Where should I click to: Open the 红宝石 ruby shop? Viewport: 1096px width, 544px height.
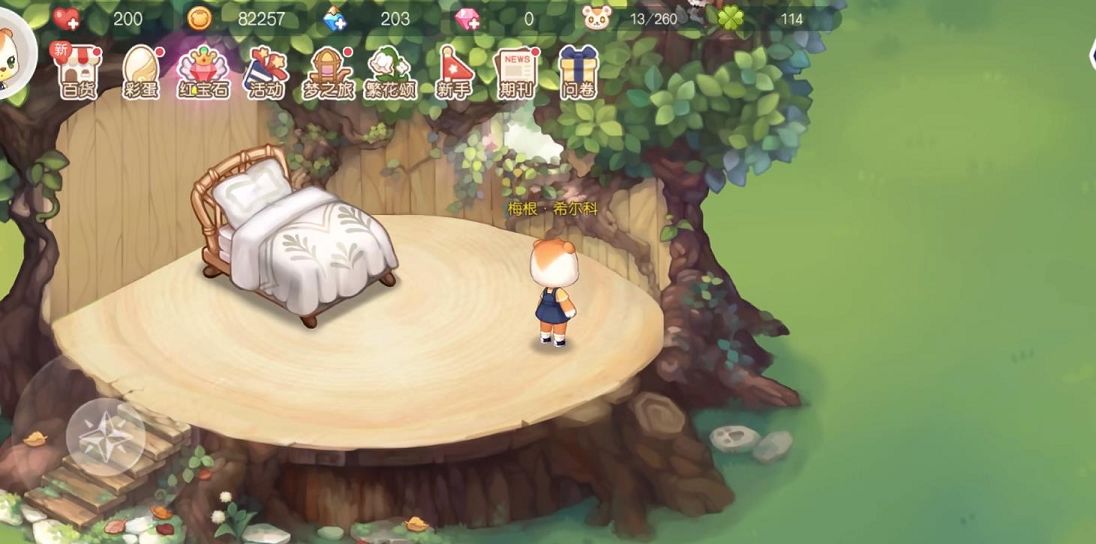203,72
